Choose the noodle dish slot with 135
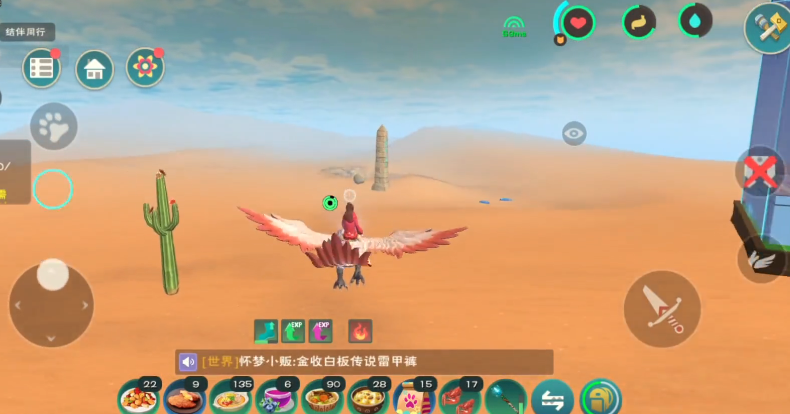 click(x=232, y=398)
